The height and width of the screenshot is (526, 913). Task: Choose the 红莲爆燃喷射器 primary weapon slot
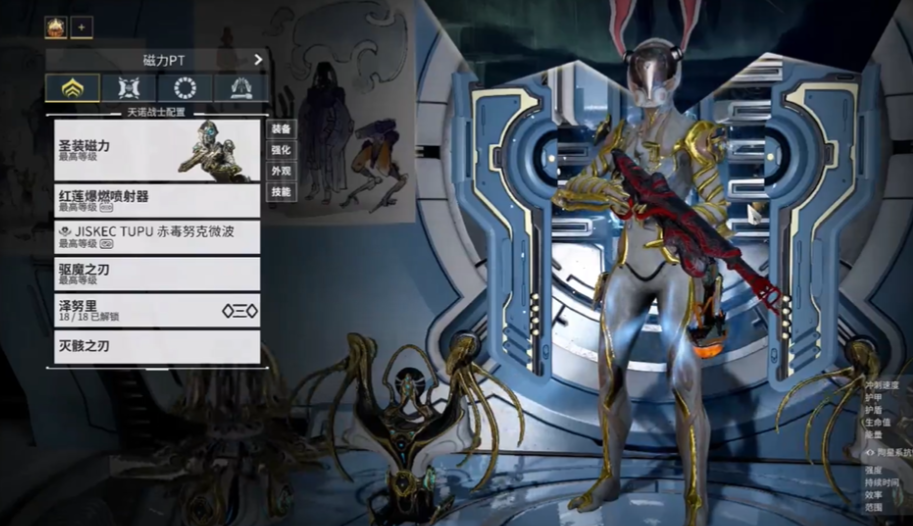pos(157,201)
